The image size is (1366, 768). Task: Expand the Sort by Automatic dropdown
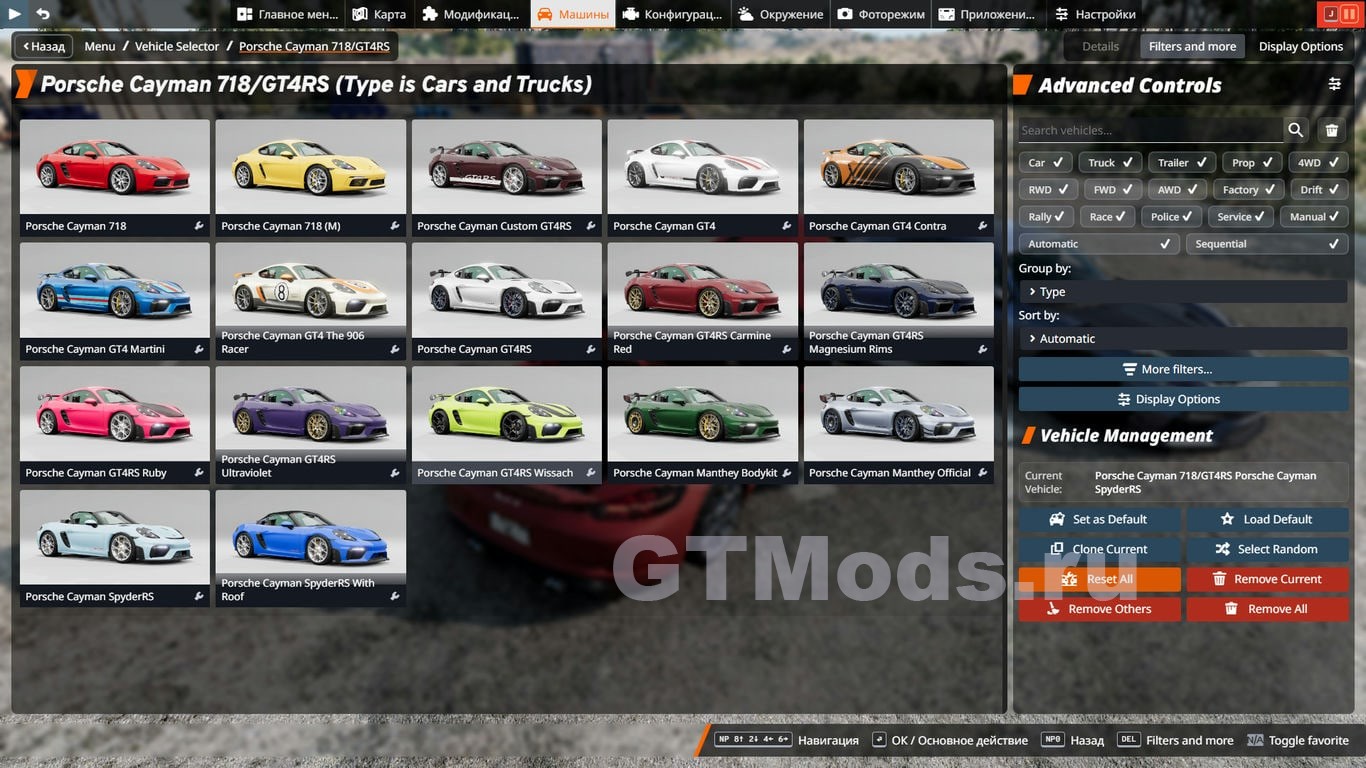pyautogui.click(x=1182, y=339)
